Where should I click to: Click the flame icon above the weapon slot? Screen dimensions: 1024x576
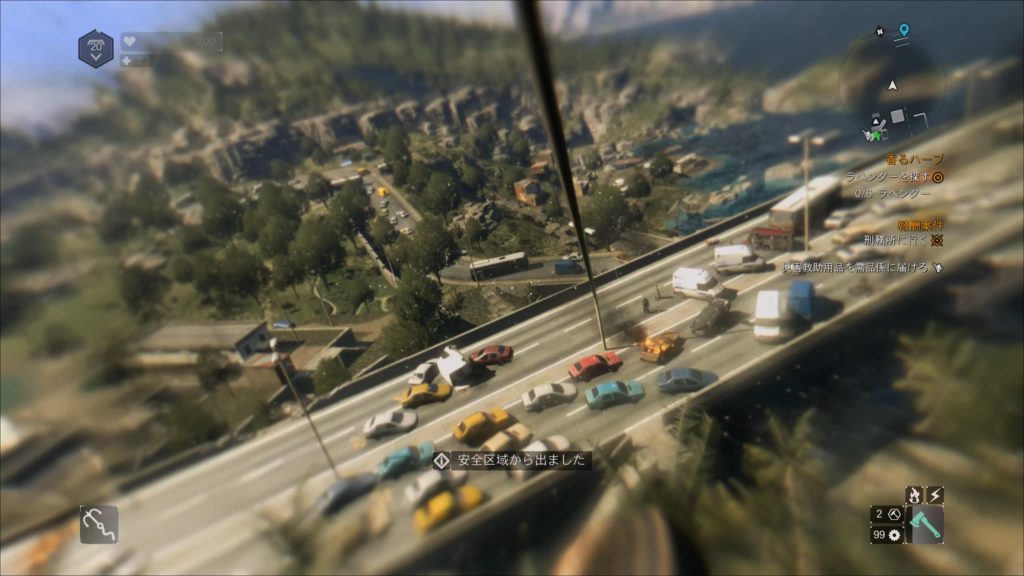tap(913, 495)
